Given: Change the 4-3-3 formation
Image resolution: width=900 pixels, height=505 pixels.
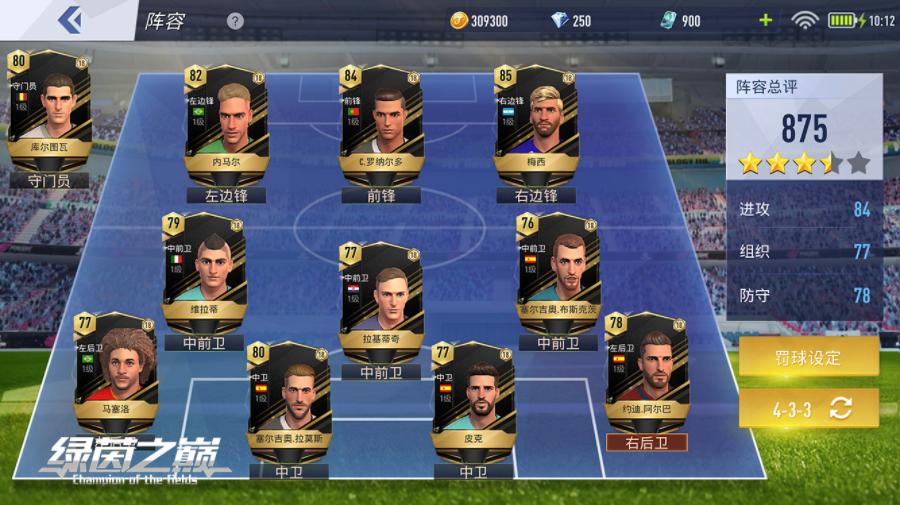Looking at the screenshot, I should click(808, 407).
